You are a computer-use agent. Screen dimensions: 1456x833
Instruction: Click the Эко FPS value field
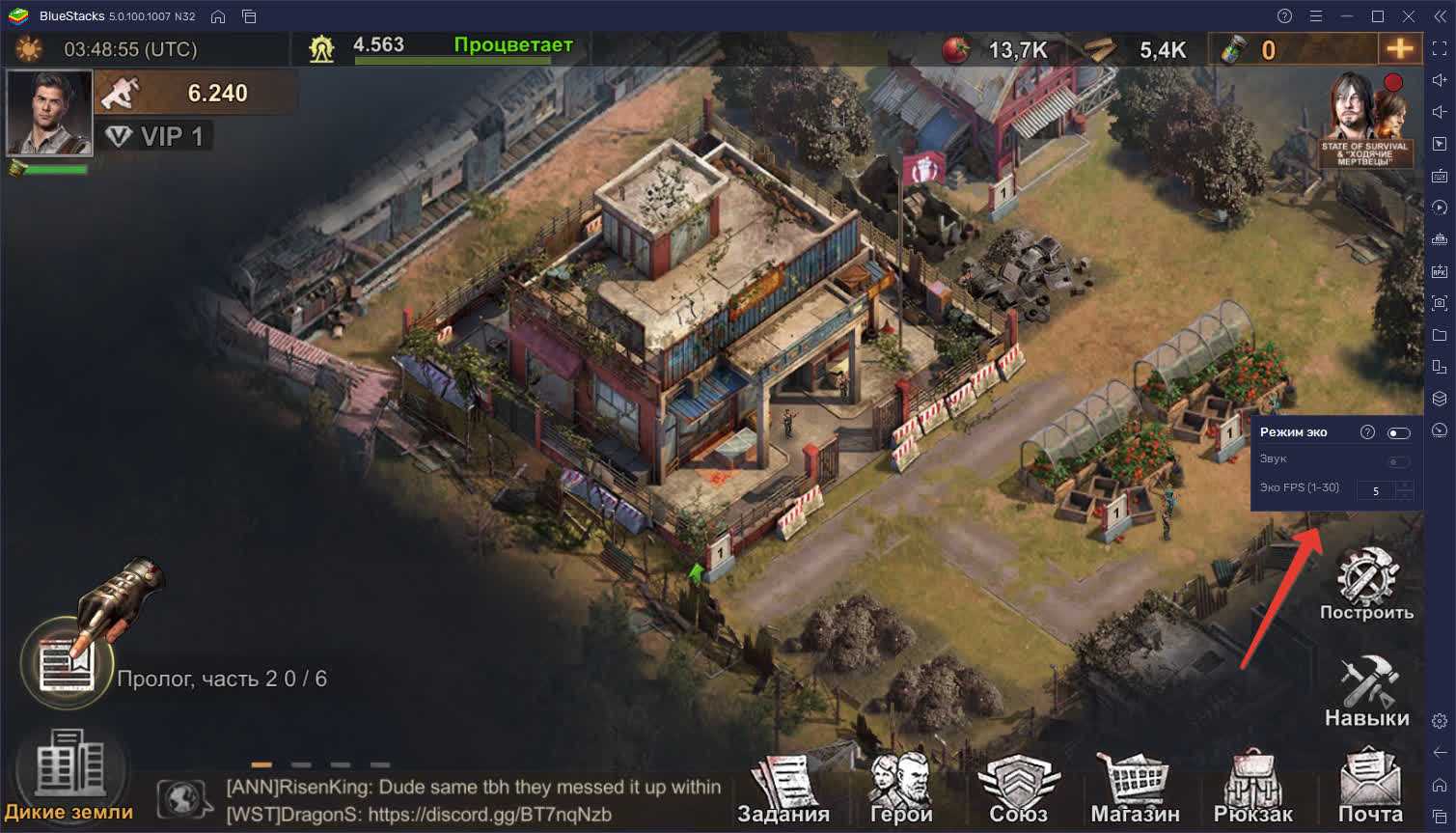pyautogui.click(x=1376, y=490)
